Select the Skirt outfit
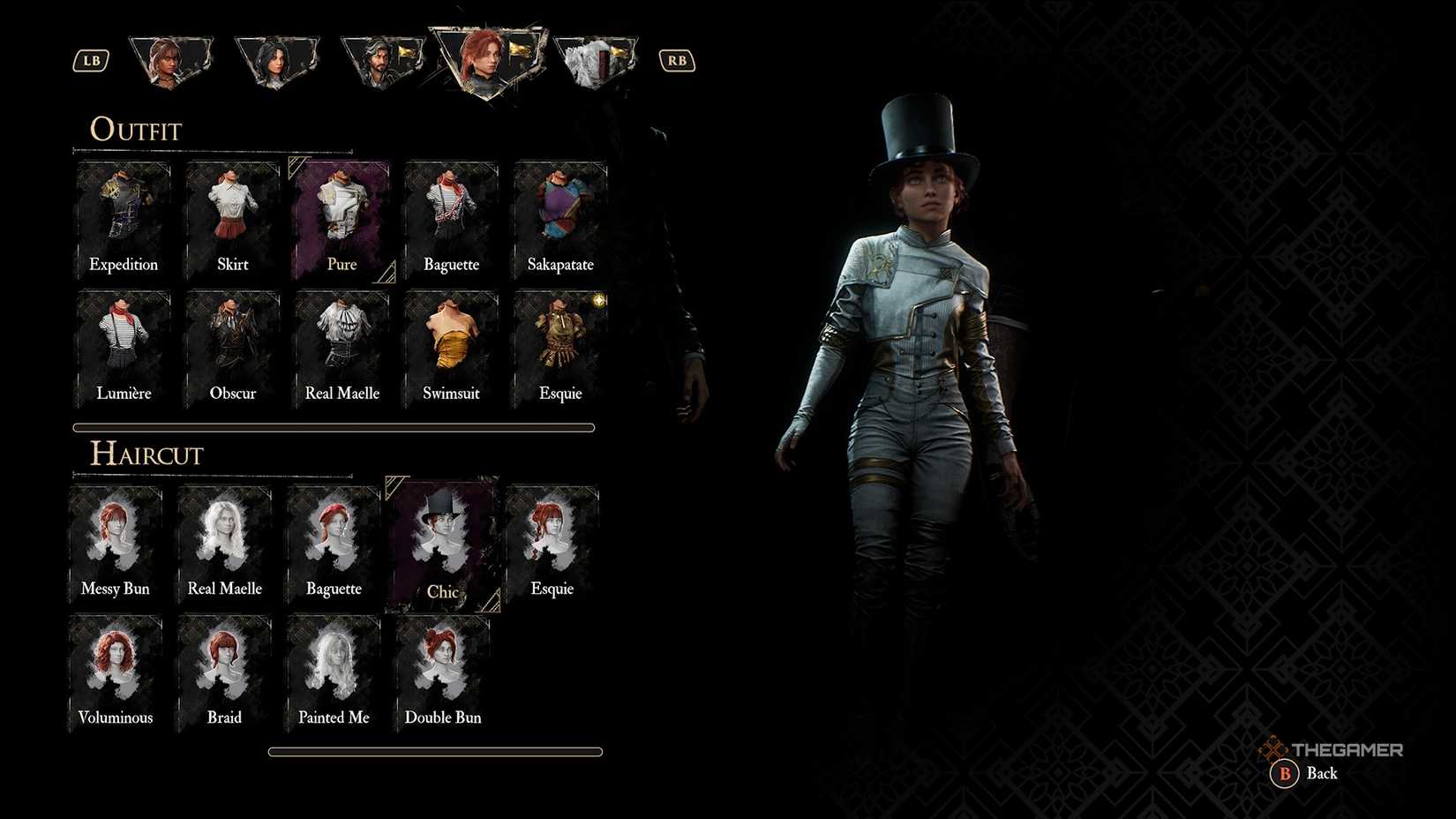Screen dimensions: 1456x819 point(231,216)
